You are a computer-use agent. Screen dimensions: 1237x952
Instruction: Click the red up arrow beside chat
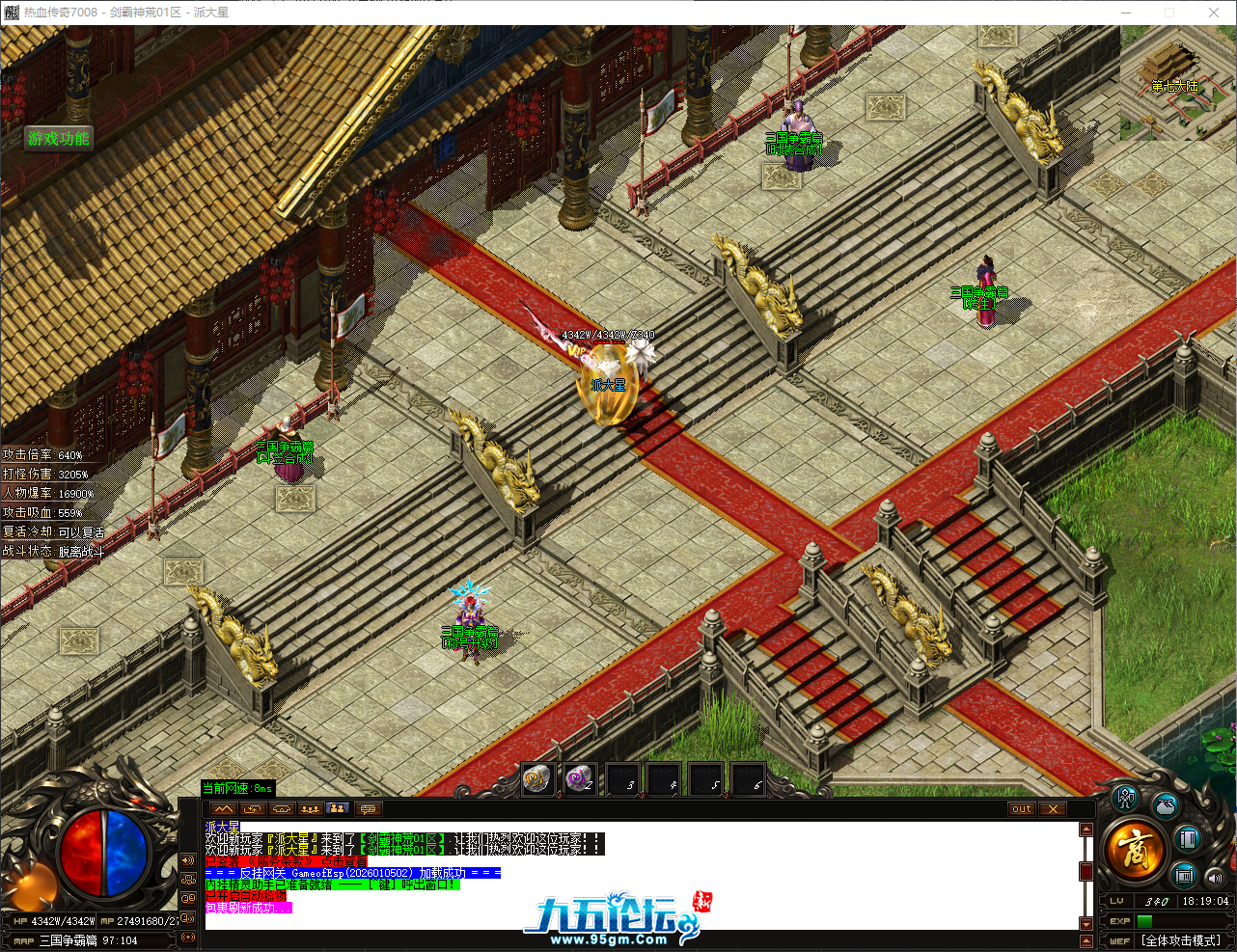click(1086, 830)
